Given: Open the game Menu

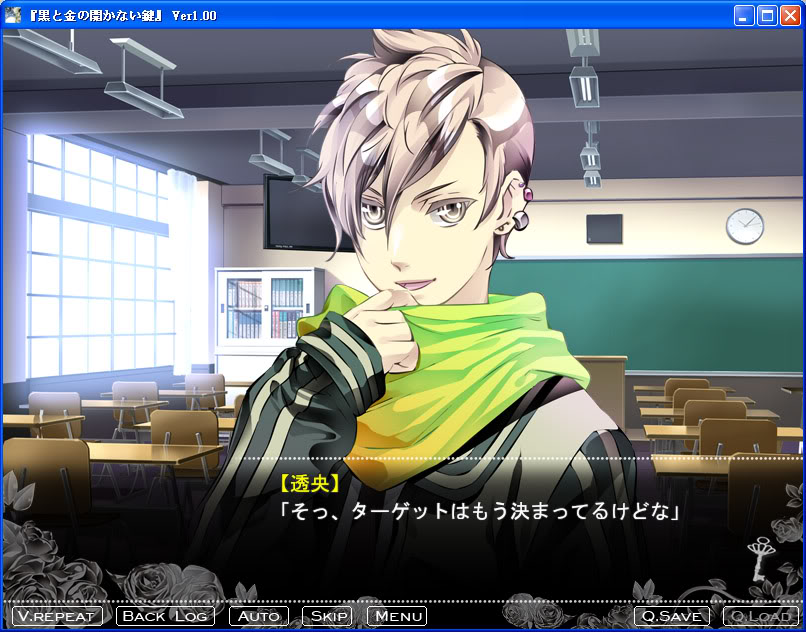Looking at the screenshot, I should (397, 616).
